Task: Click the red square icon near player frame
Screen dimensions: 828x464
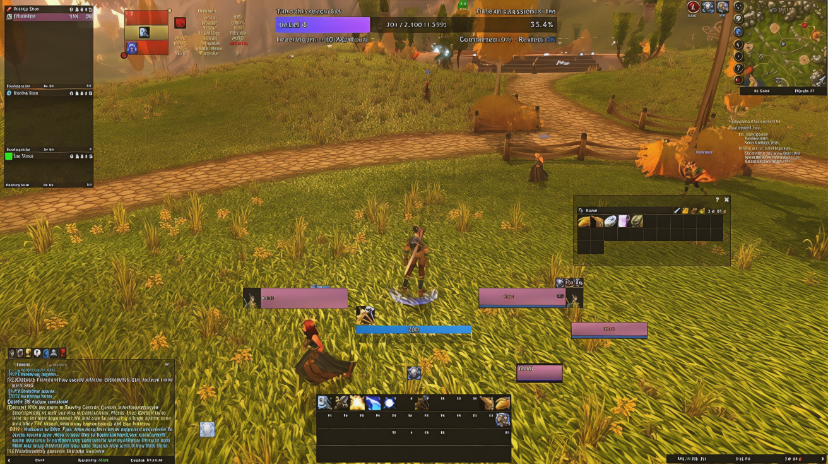Action: 180,22
